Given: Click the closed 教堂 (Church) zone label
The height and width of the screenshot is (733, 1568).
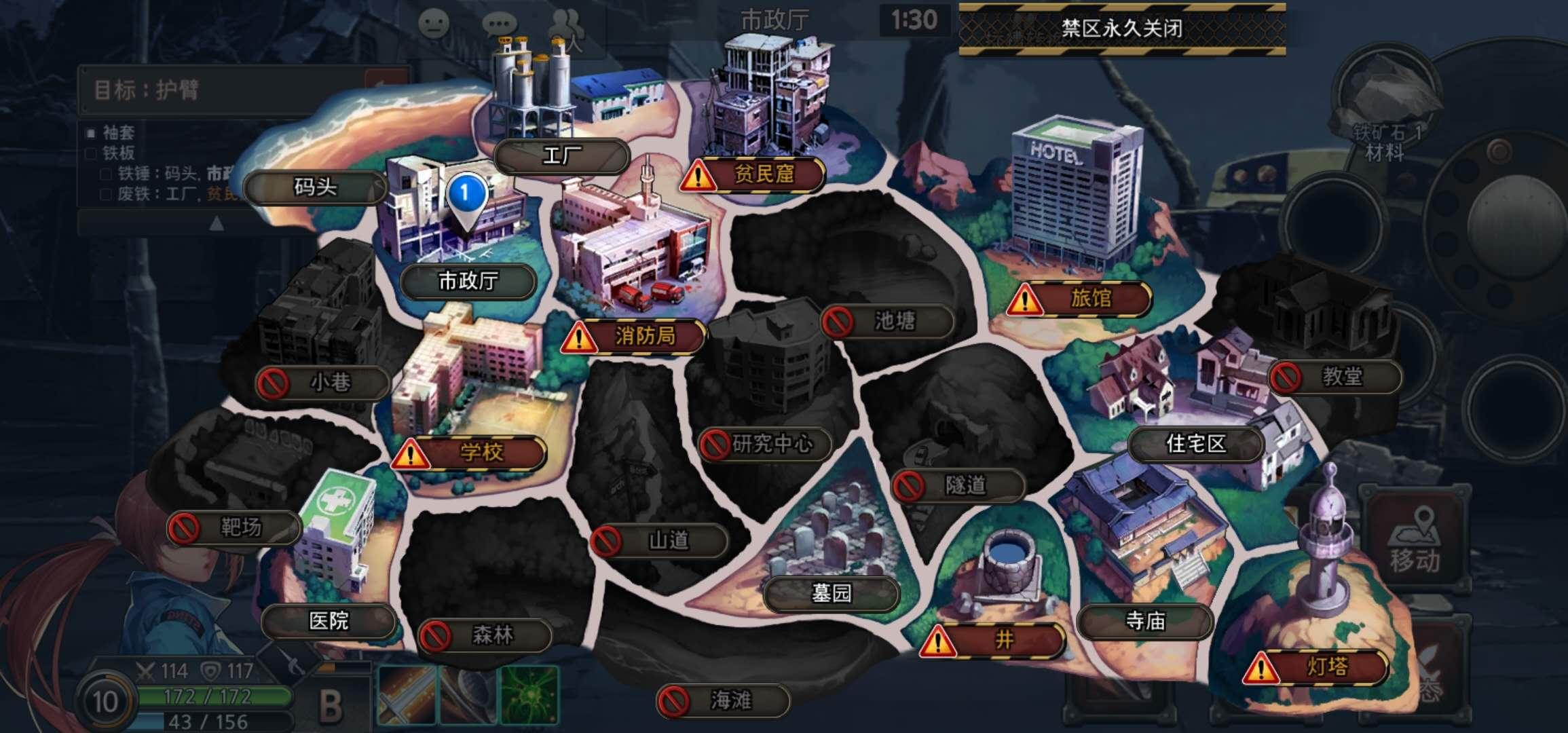Looking at the screenshot, I should [x=1334, y=377].
